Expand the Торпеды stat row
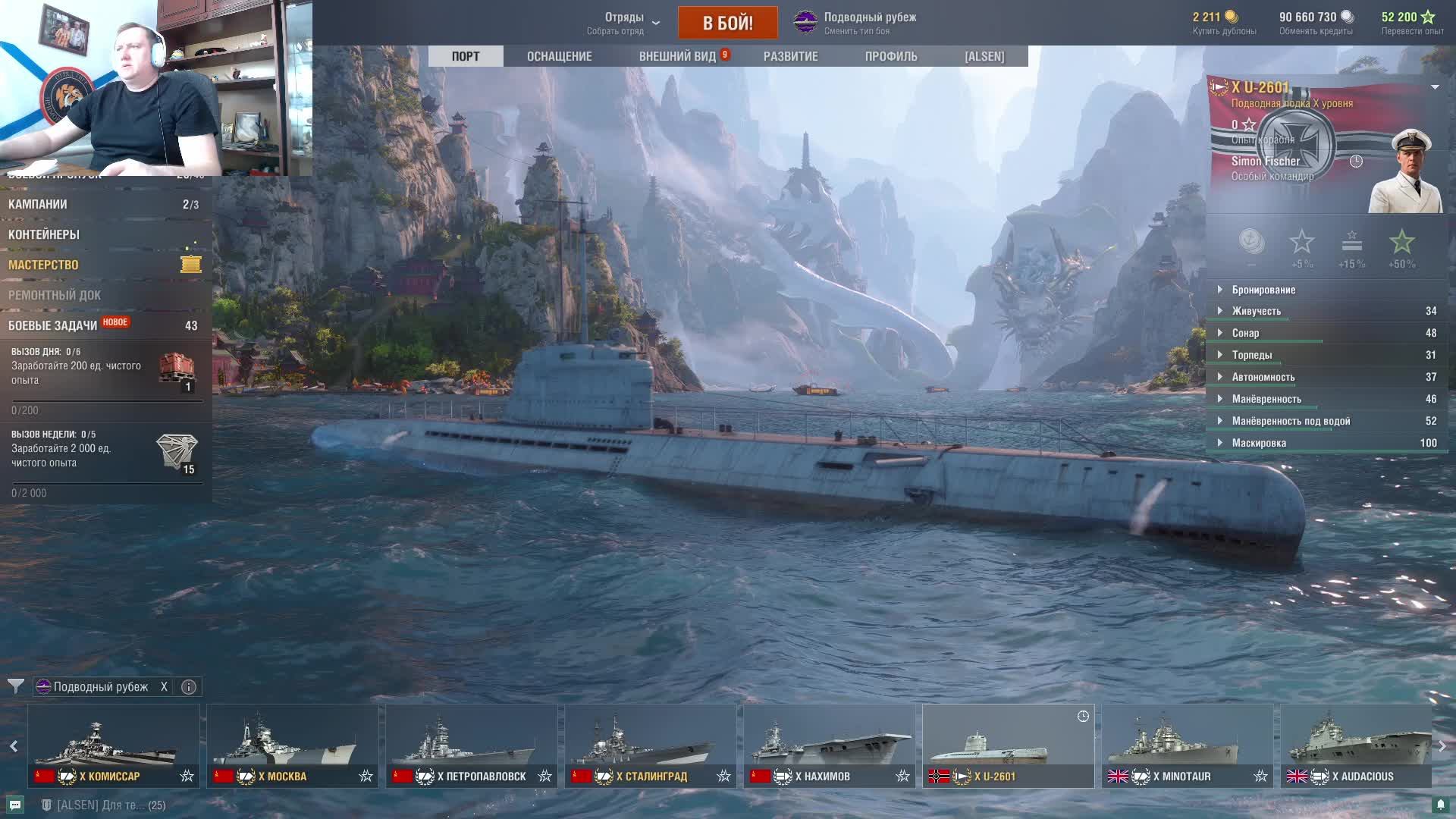This screenshot has height=819, width=1456. coord(1252,355)
